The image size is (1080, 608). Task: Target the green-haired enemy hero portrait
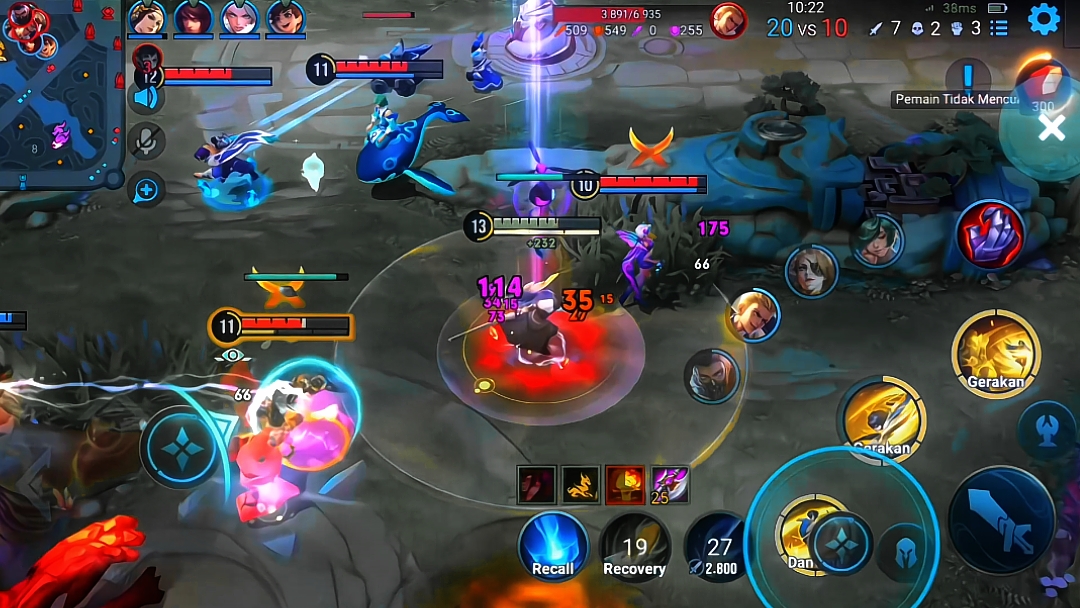click(x=878, y=240)
